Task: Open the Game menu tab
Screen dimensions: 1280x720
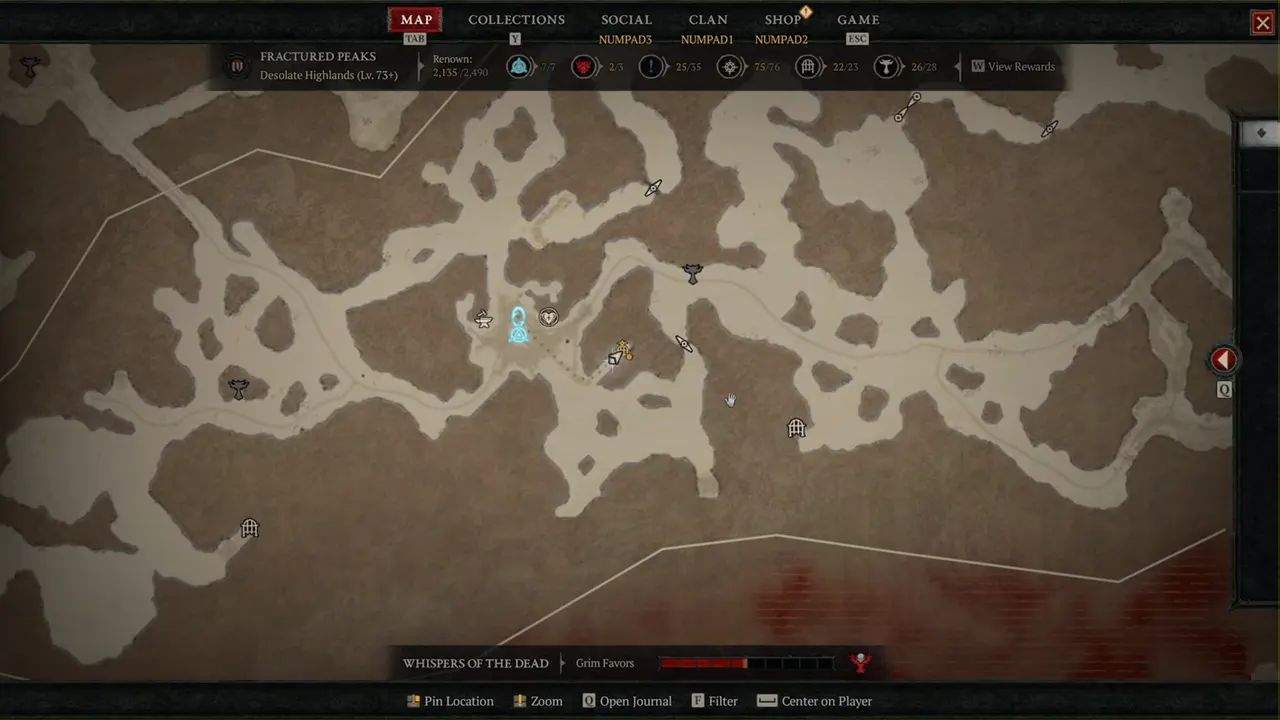Action: coord(858,20)
